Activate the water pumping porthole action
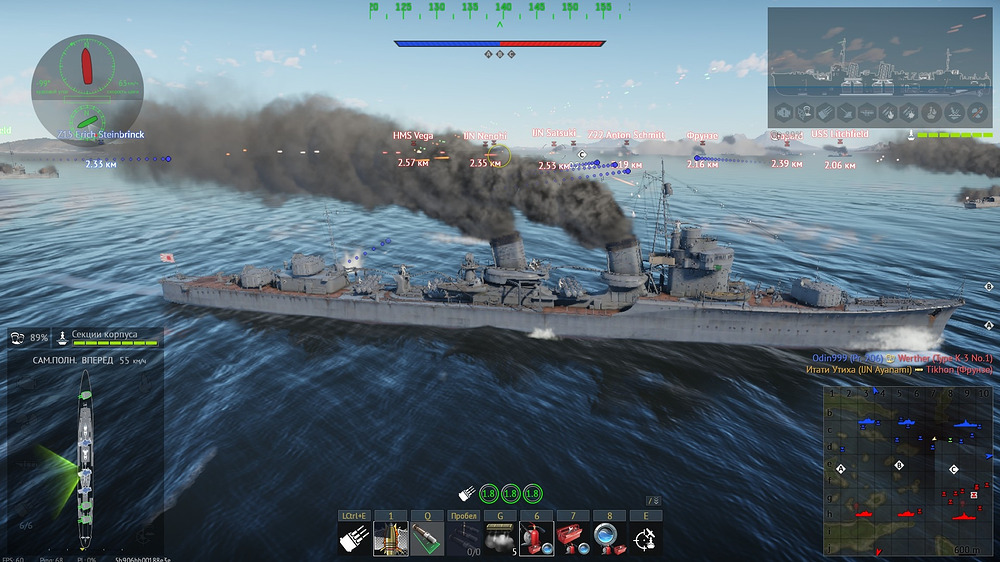Image resolution: width=1000 pixels, height=562 pixels. (x=607, y=538)
